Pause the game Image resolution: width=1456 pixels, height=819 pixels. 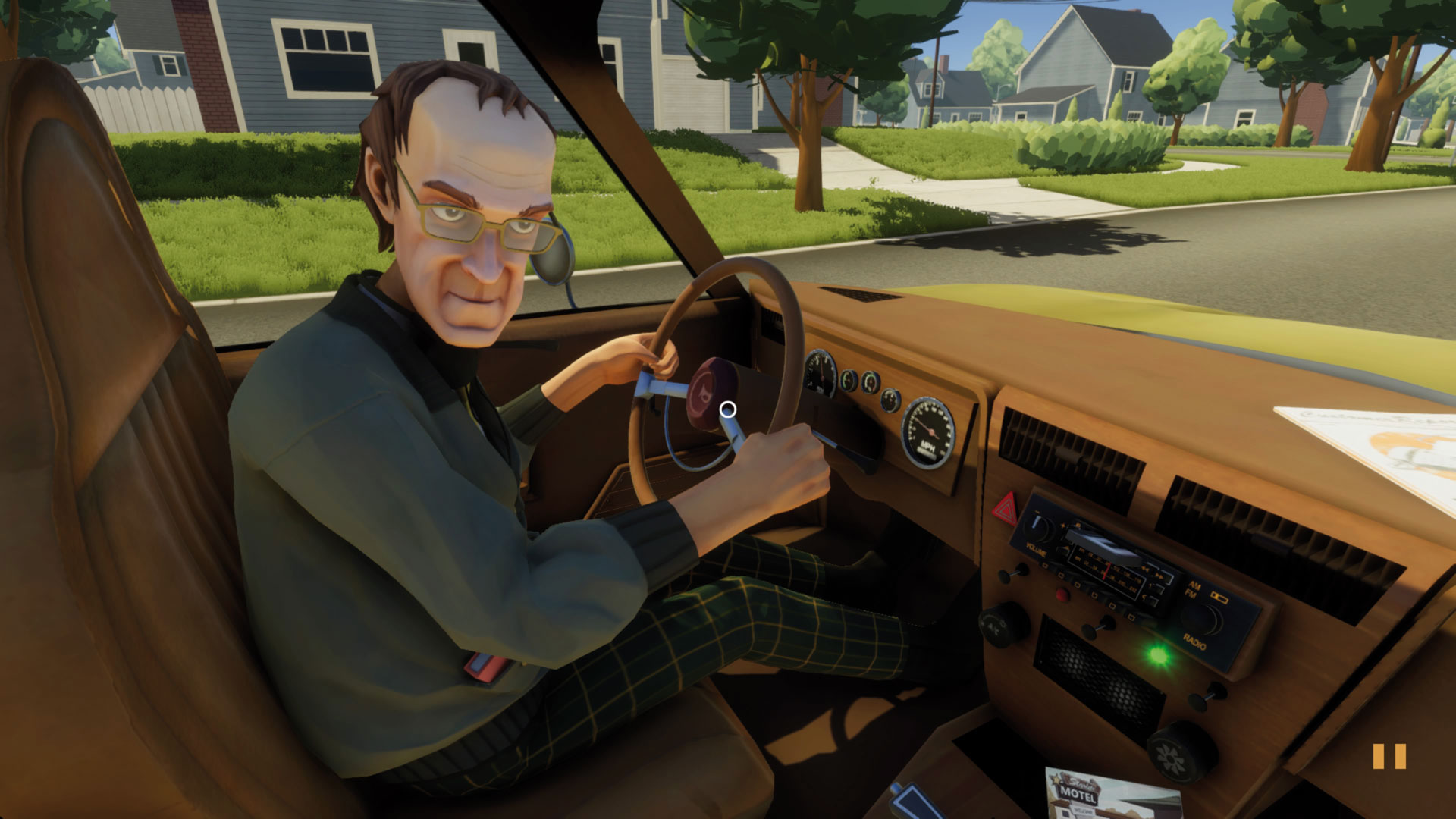pyautogui.click(x=1389, y=757)
